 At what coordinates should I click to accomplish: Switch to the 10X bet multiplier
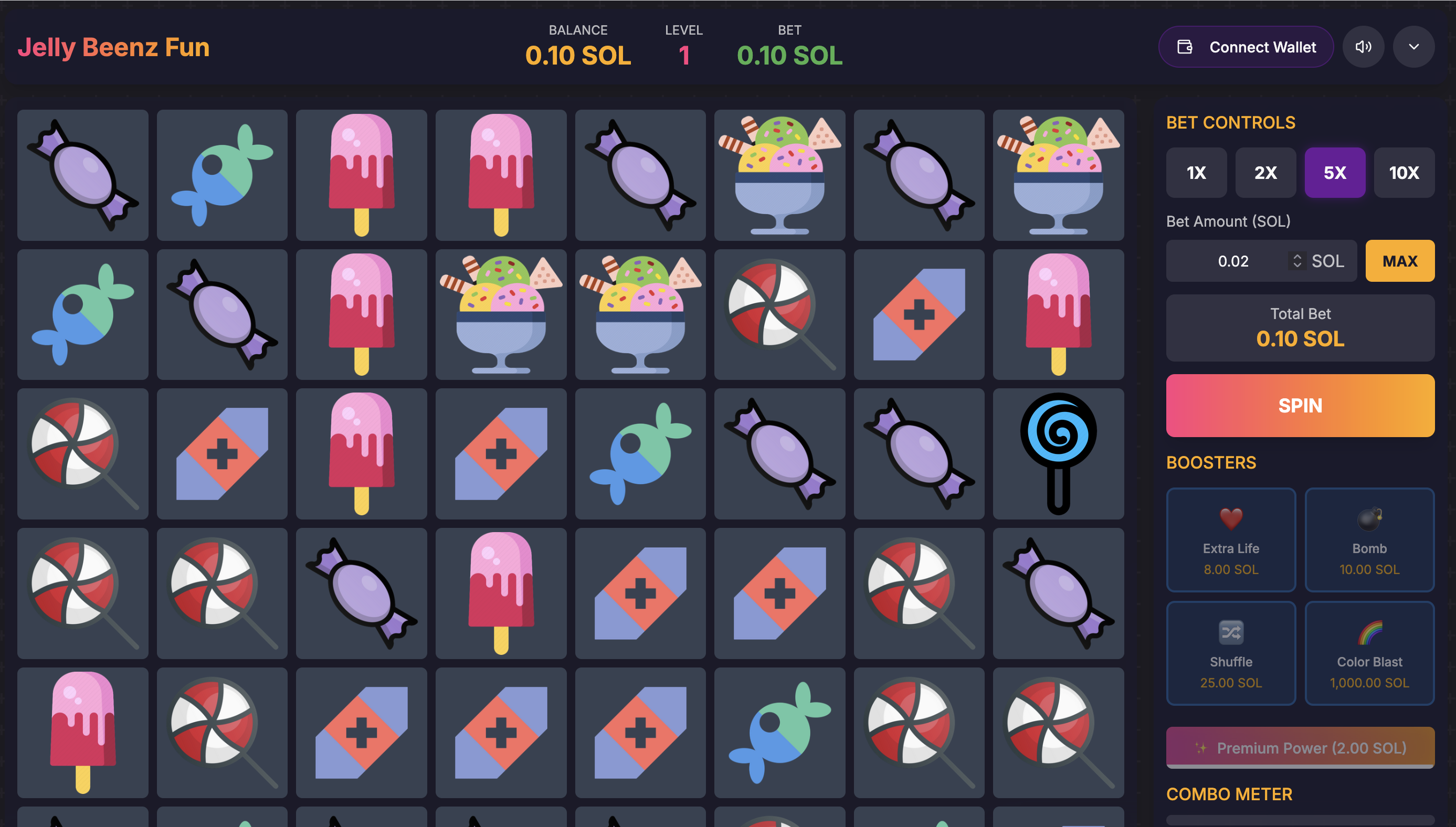click(1405, 173)
